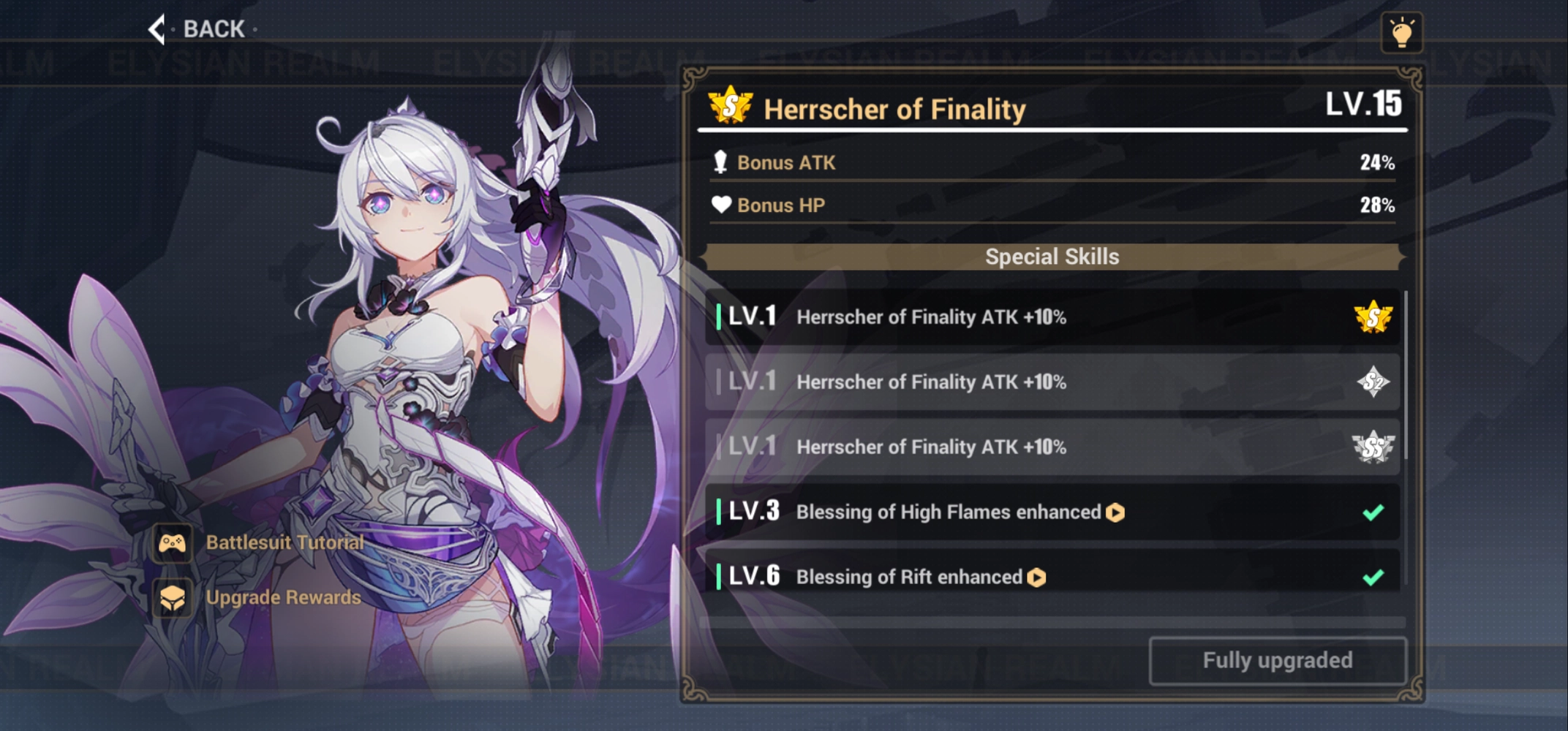Toggle the checkmark on Blessing of Rift
This screenshot has width=1568, height=731.
click(x=1373, y=577)
